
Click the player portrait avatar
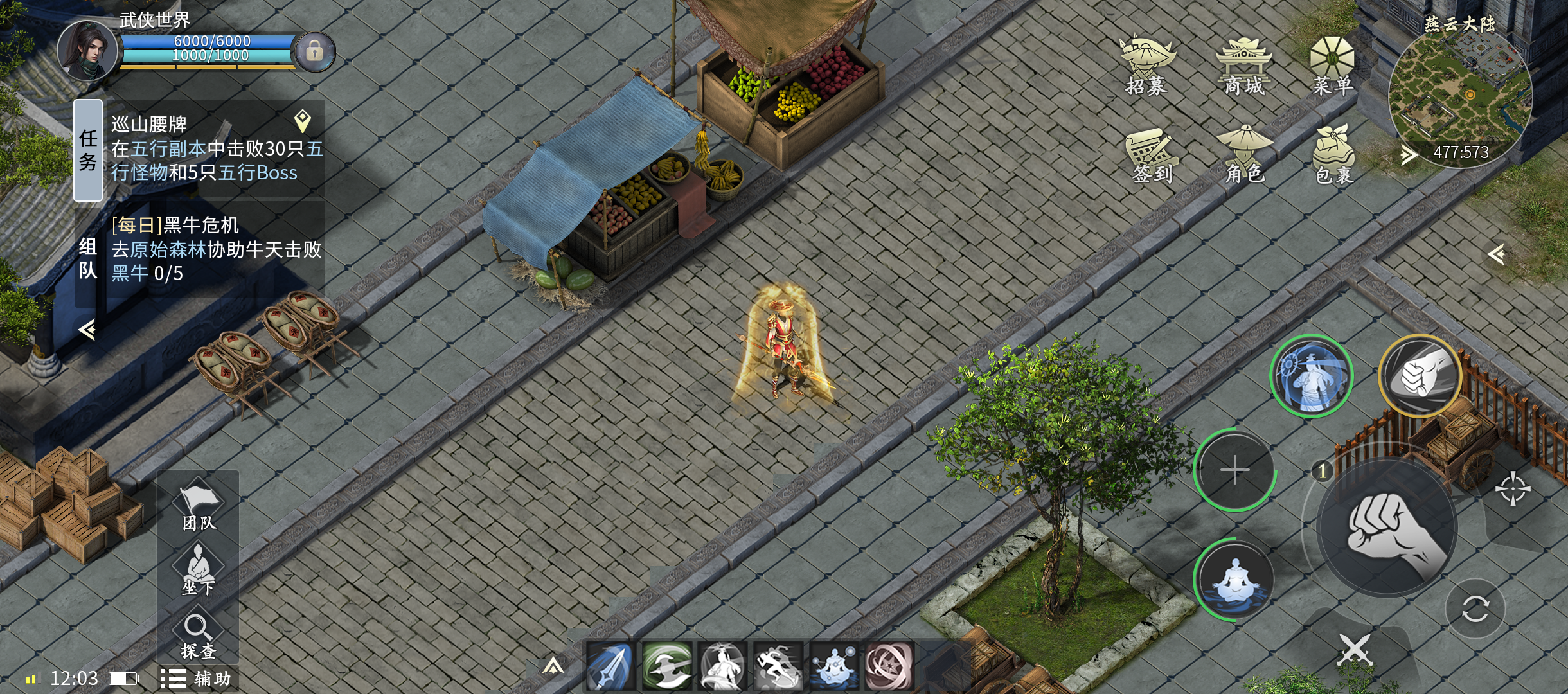pyautogui.click(x=87, y=51)
